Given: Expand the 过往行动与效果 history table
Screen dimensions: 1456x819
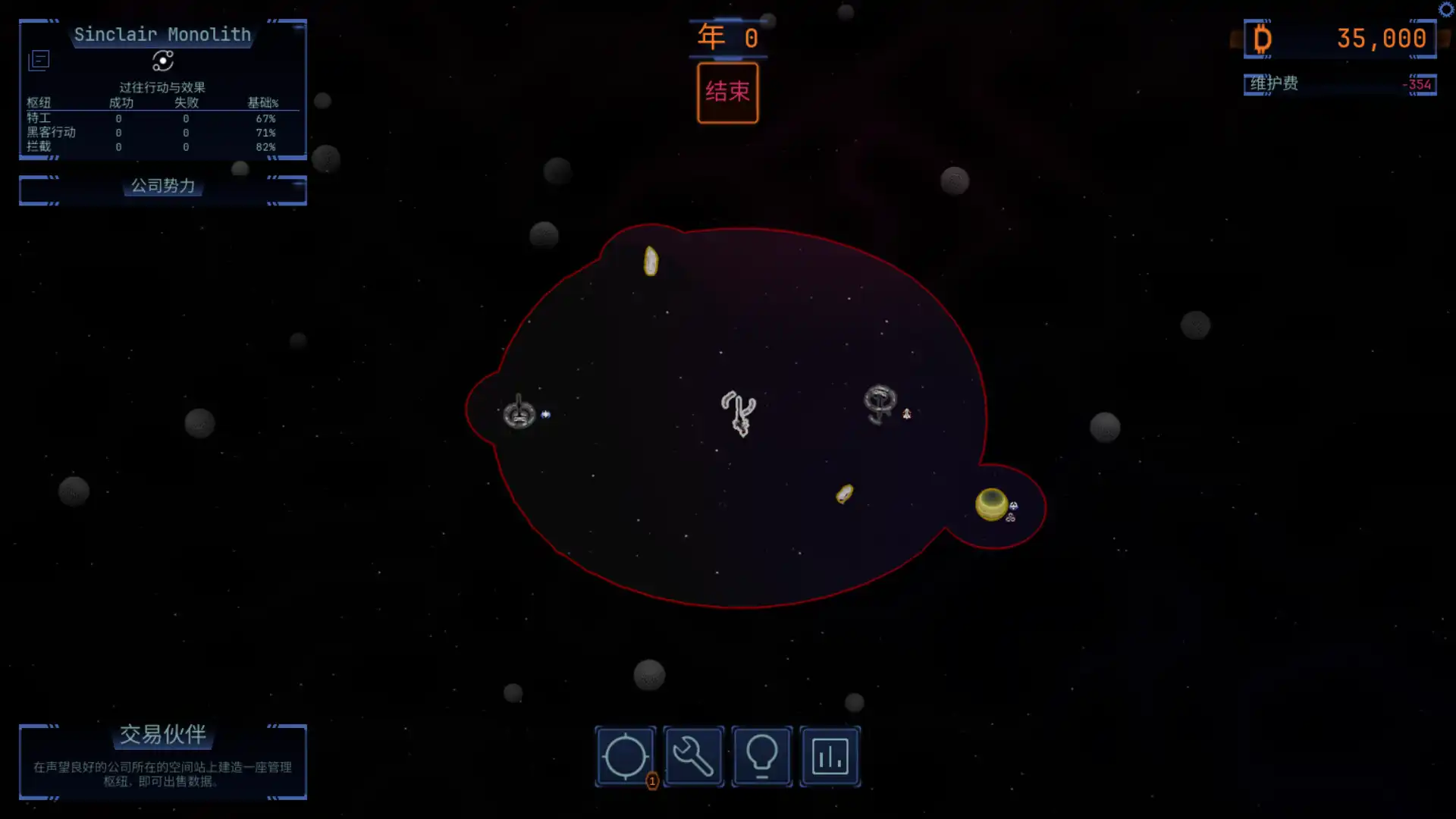Looking at the screenshot, I should coord(162,87).
